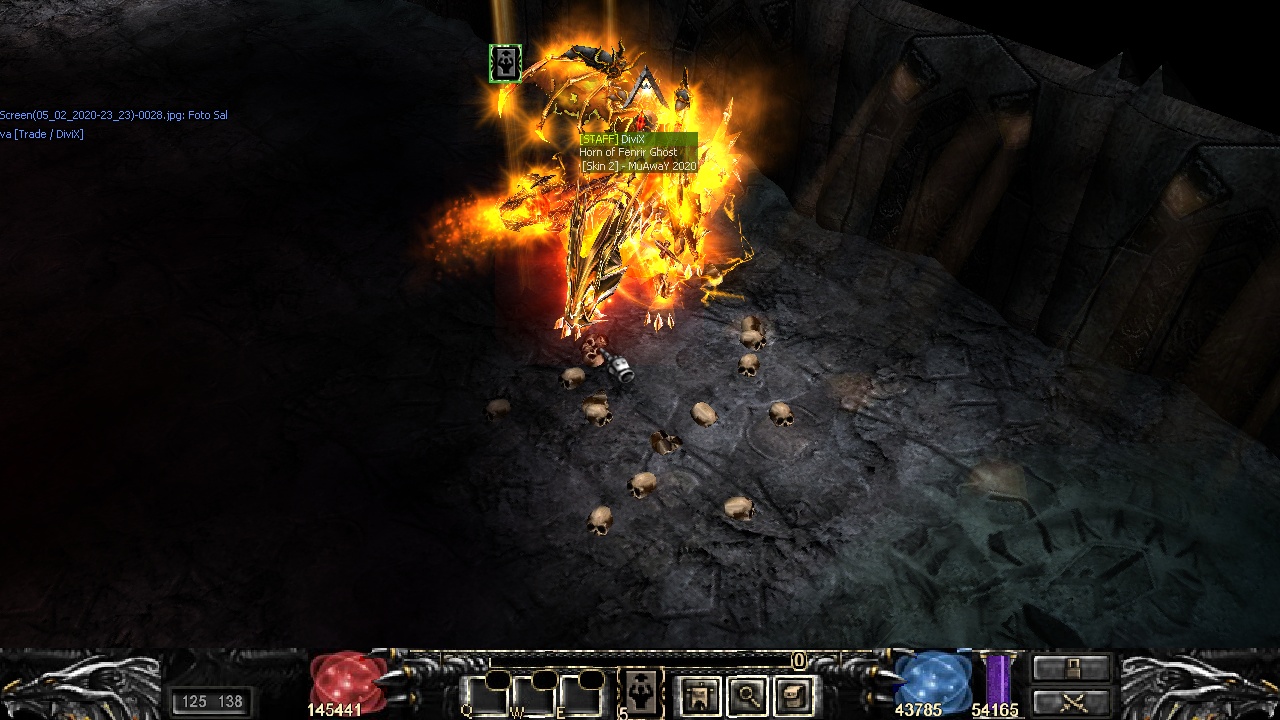
Task: Open the banner-icon menu button
Action: click(700, 695)
